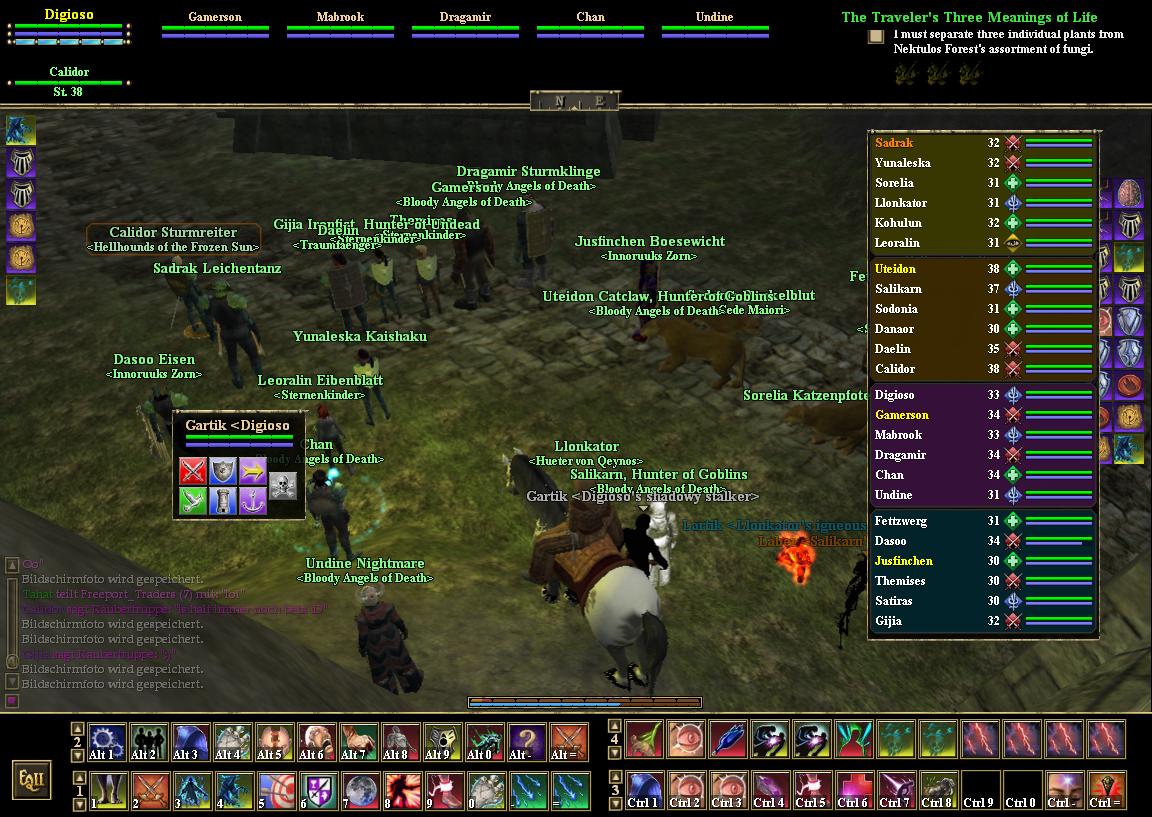Target Sadrak in the raid list
The width and height of the screenshot is (1152, 817).
(893, 143)
